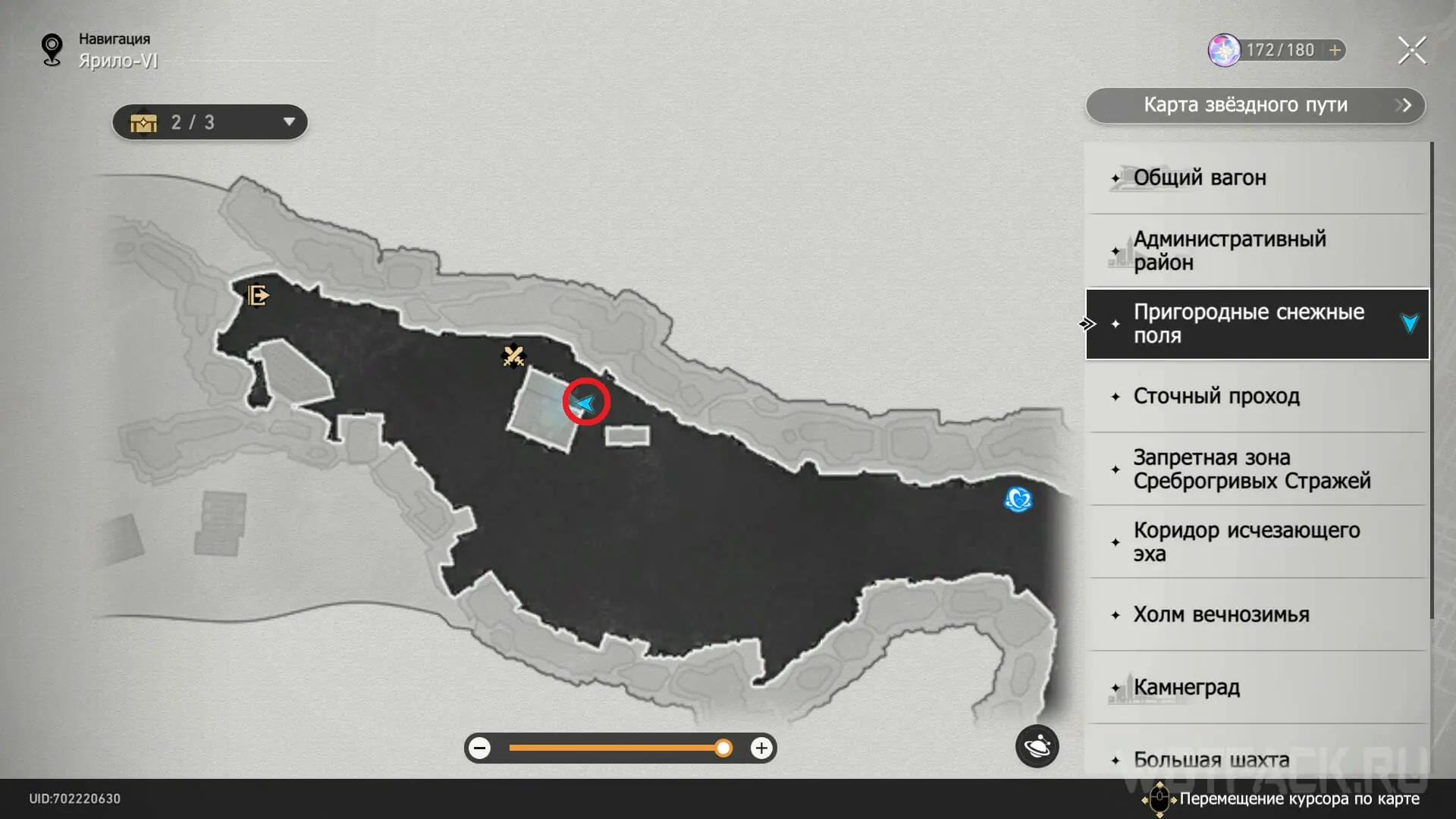Click the orange map zoom slider handle

[x=723, y=748]
